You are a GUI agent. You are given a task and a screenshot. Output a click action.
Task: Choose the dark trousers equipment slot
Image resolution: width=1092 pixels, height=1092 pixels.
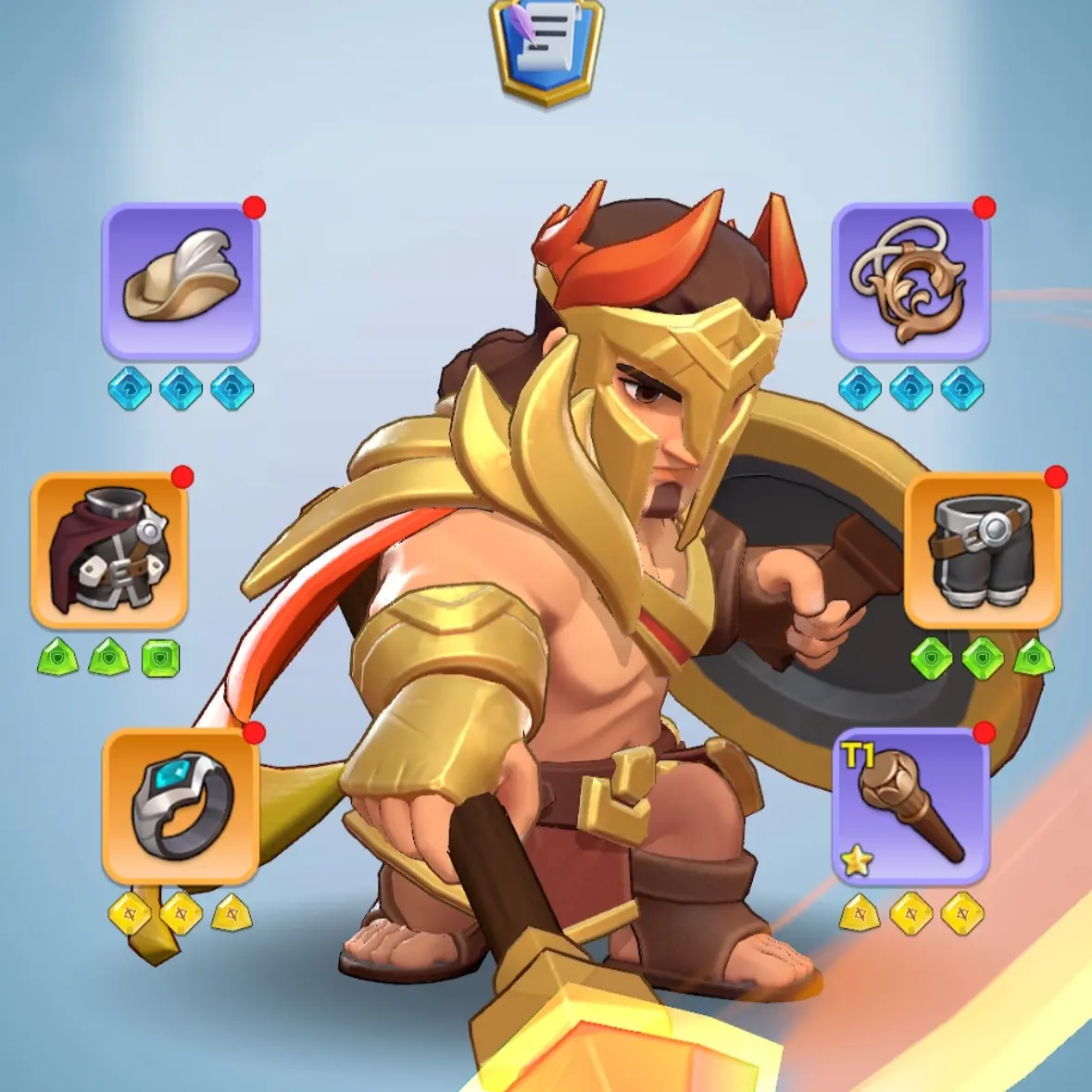(x=983, y=551)
